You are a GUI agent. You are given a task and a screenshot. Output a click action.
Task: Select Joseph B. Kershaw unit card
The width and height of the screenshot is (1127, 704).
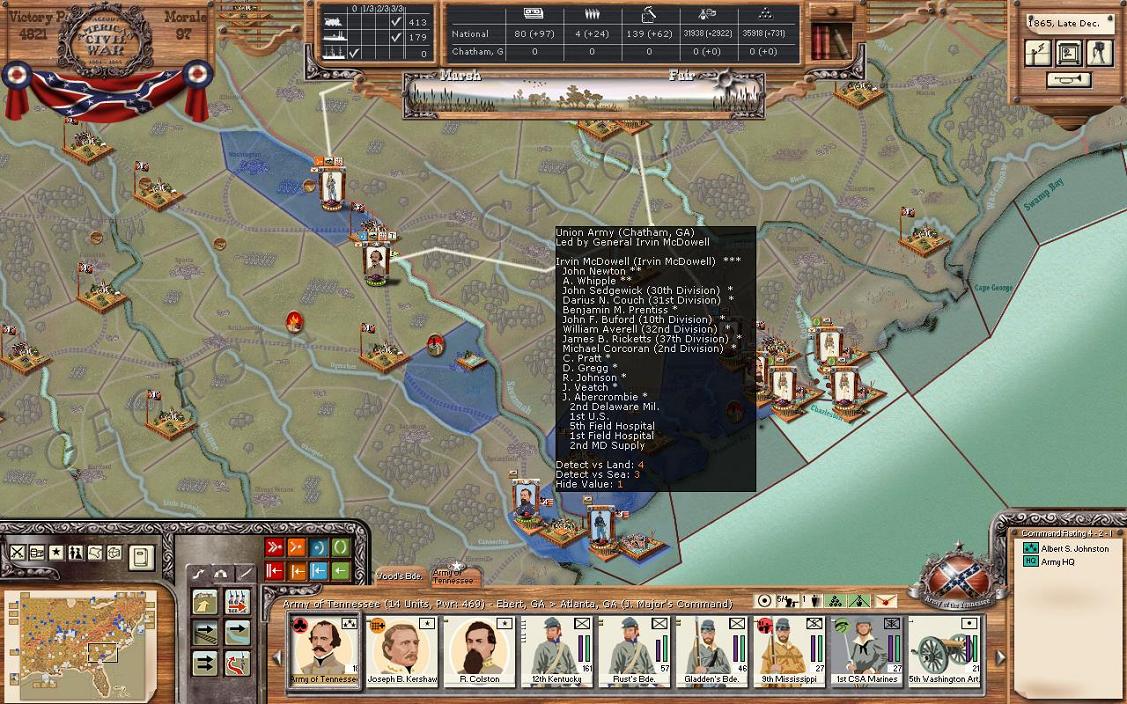(401, 650)
